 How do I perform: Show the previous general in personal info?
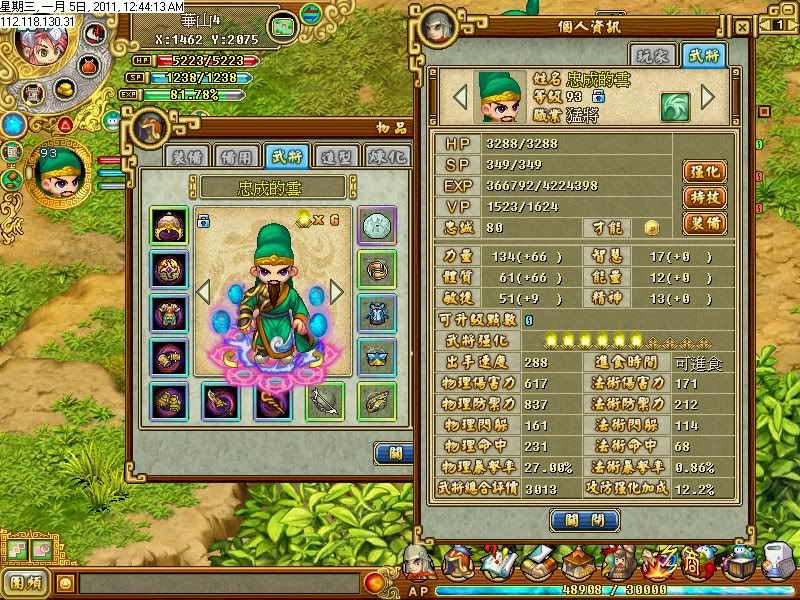click(x=461, y=97)
